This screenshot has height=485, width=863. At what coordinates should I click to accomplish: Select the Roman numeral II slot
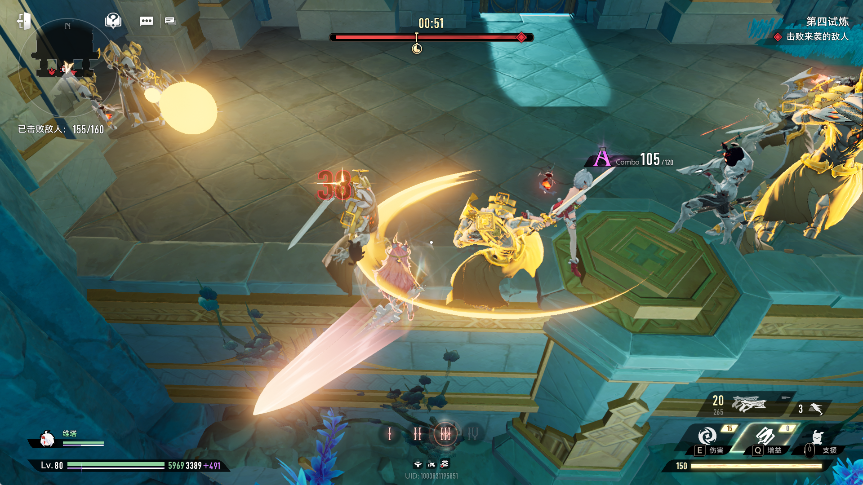pos(417,433)
